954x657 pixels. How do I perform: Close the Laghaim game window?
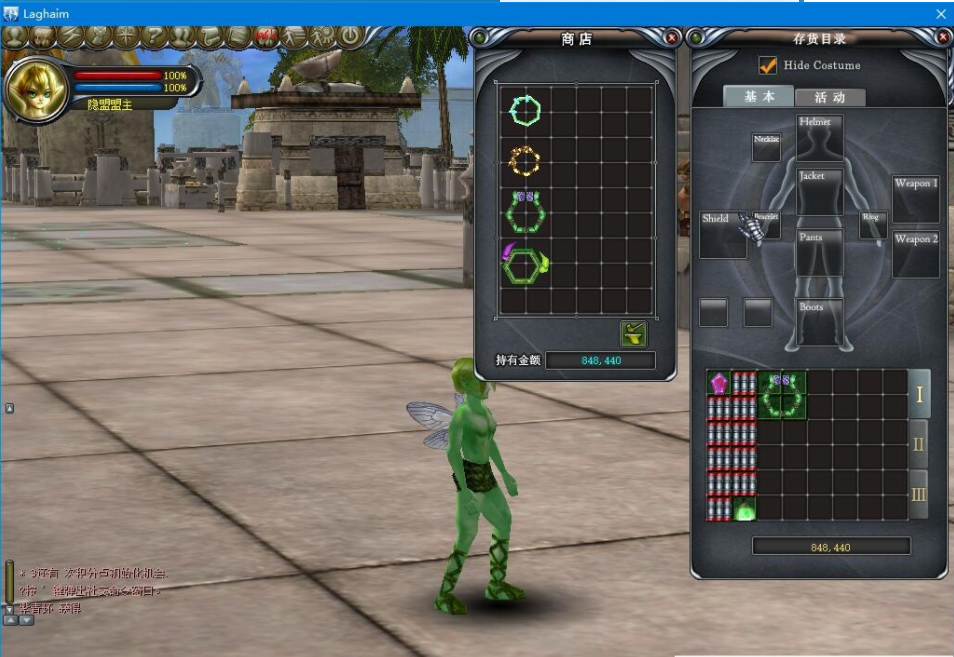tap(940, 13)
